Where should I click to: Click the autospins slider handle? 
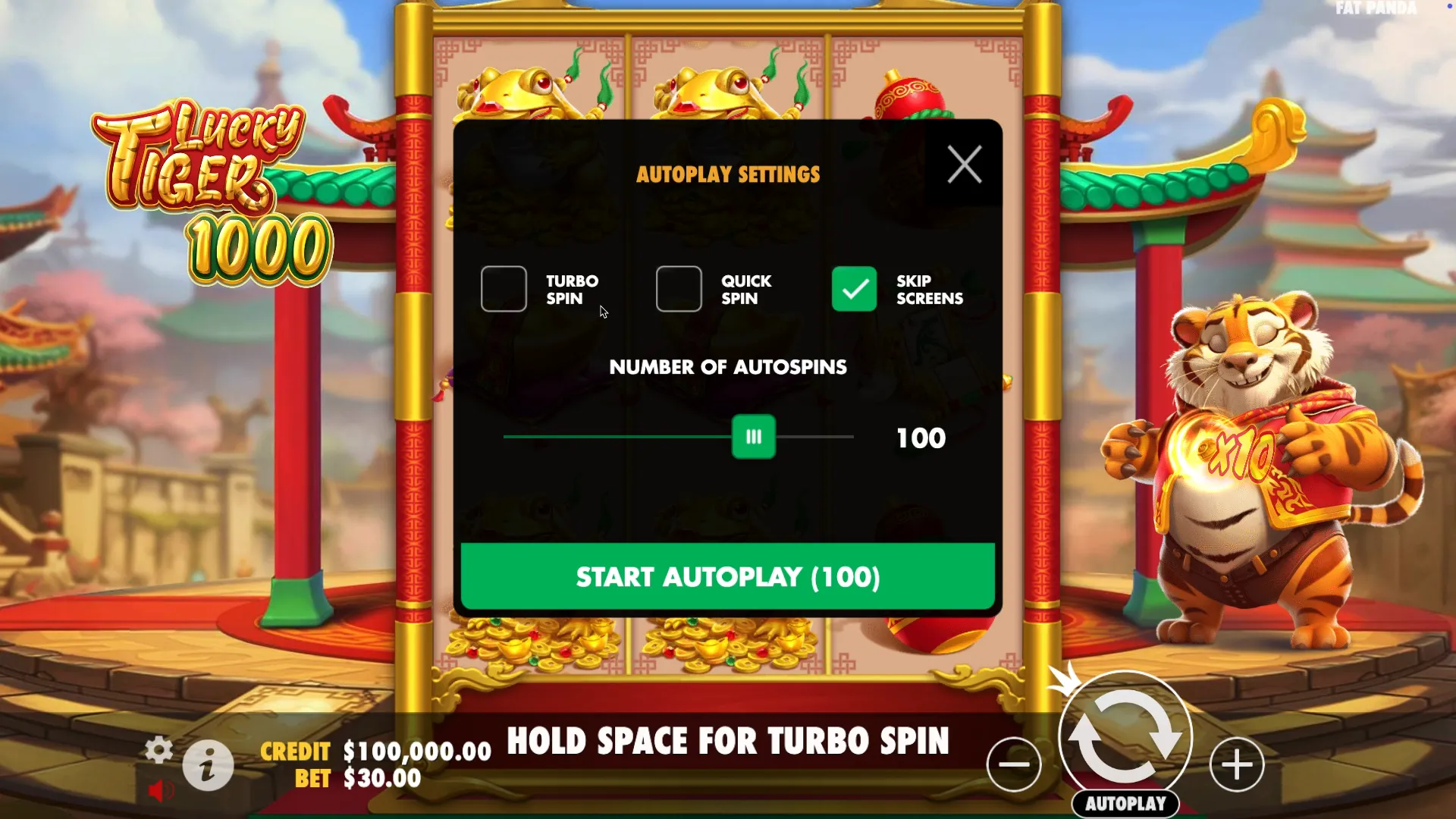pos(753,437)
